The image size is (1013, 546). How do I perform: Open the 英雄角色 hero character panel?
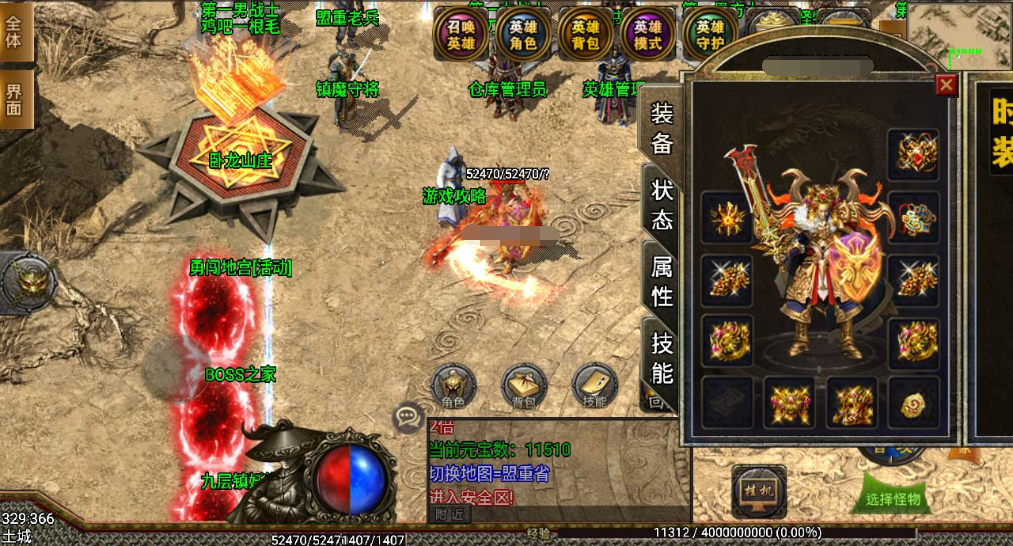[523, 35]
